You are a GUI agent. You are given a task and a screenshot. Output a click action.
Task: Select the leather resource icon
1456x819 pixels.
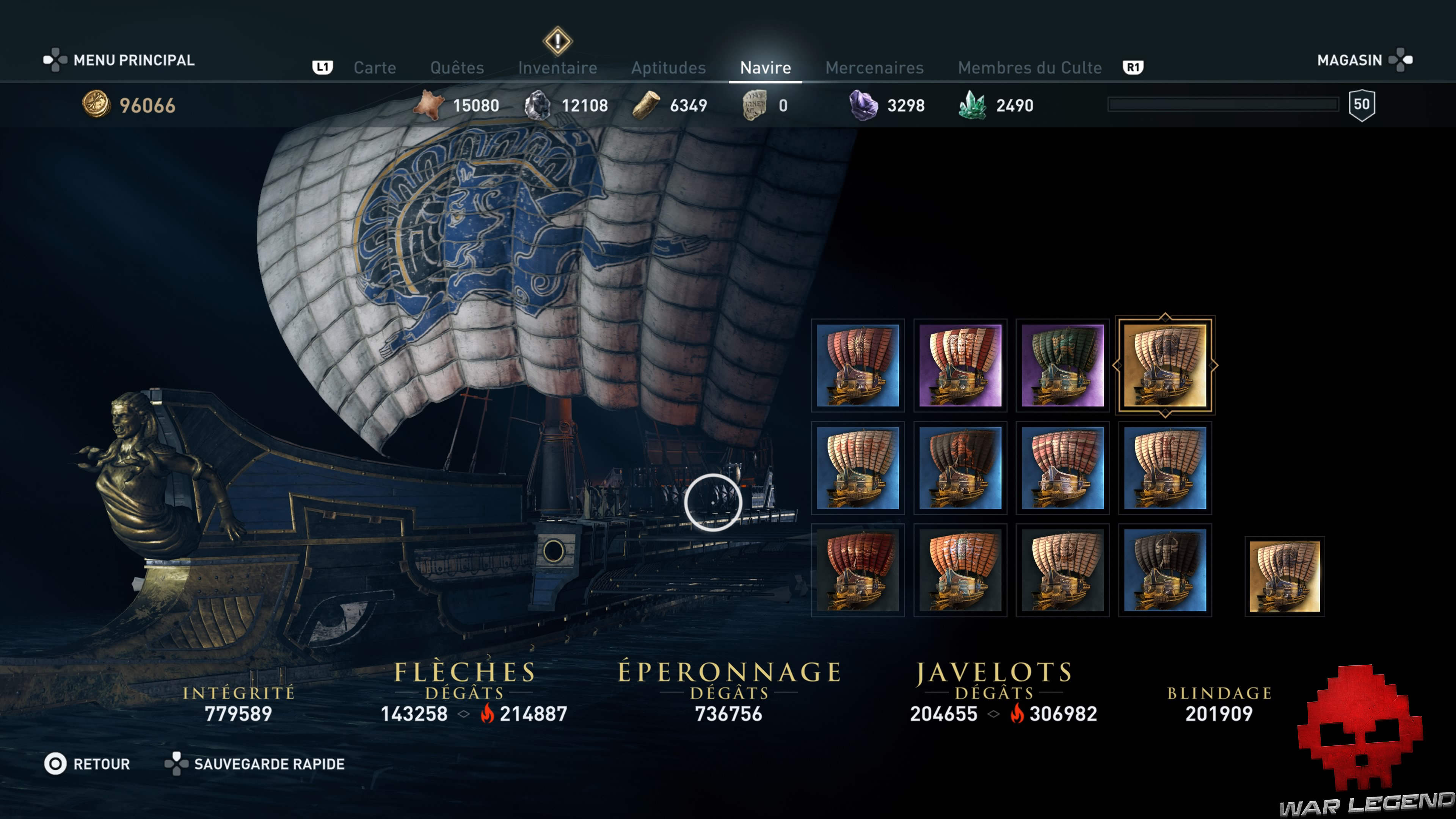click(x=428, y=105)
